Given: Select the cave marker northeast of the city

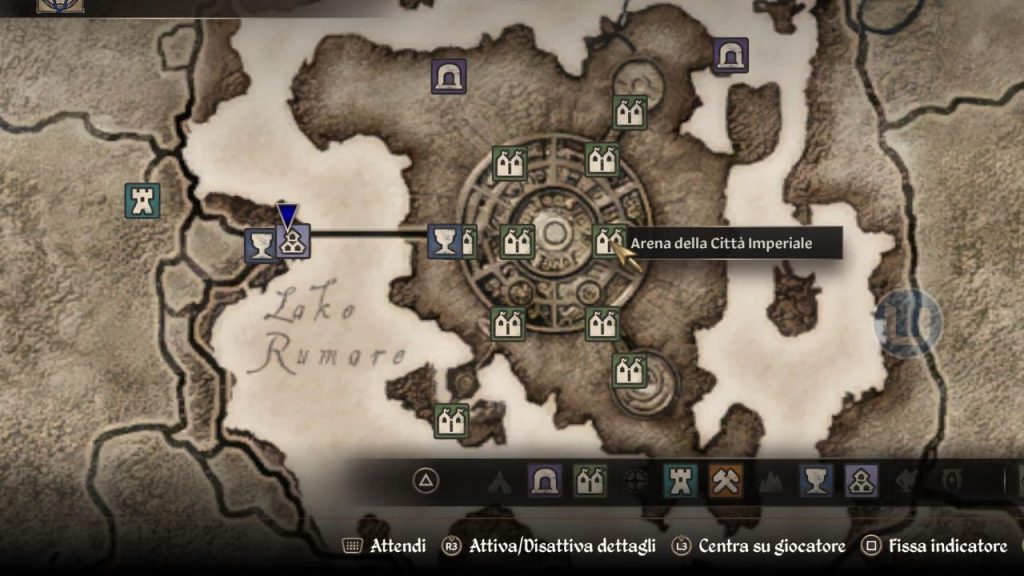Looking at the screenshot, I should pos(731,55).
